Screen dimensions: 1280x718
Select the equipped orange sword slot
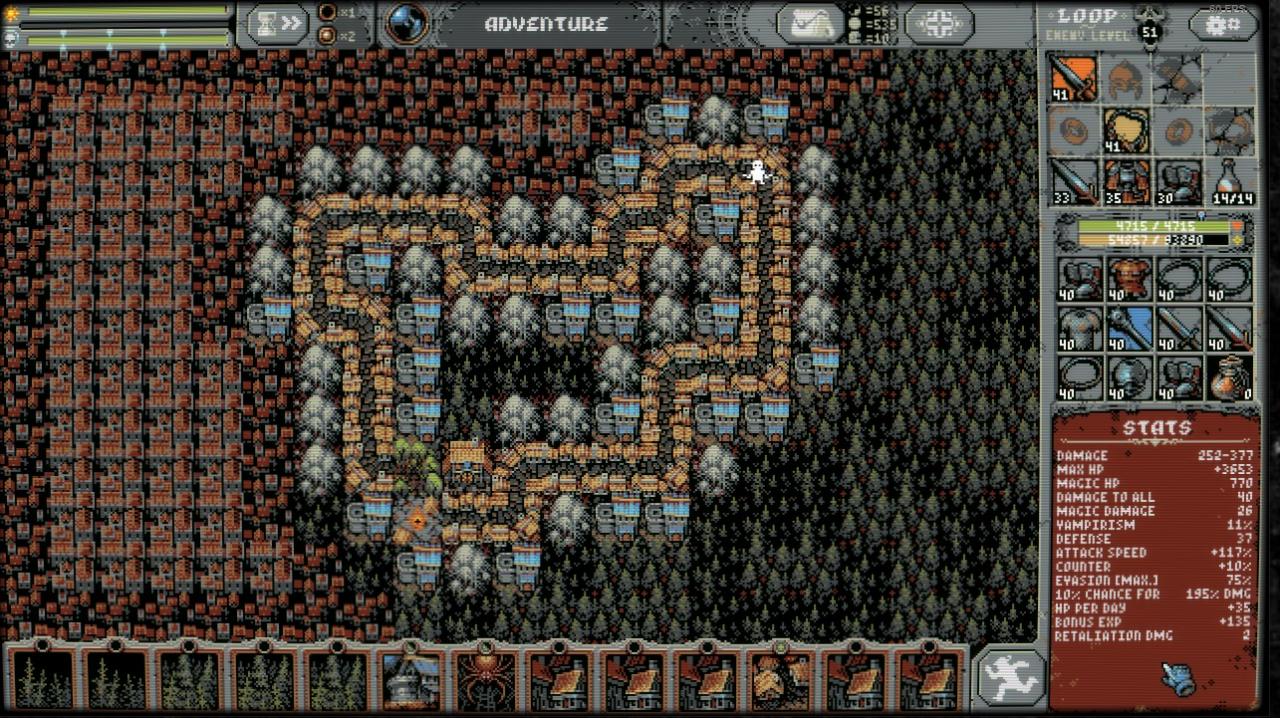point(1073,78)
